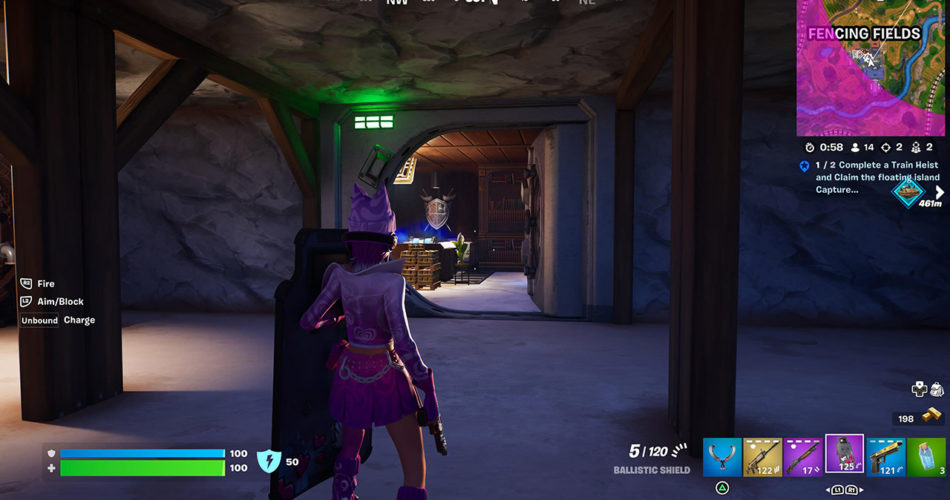Click the gold bars counter icon

(x=931, y=416)
